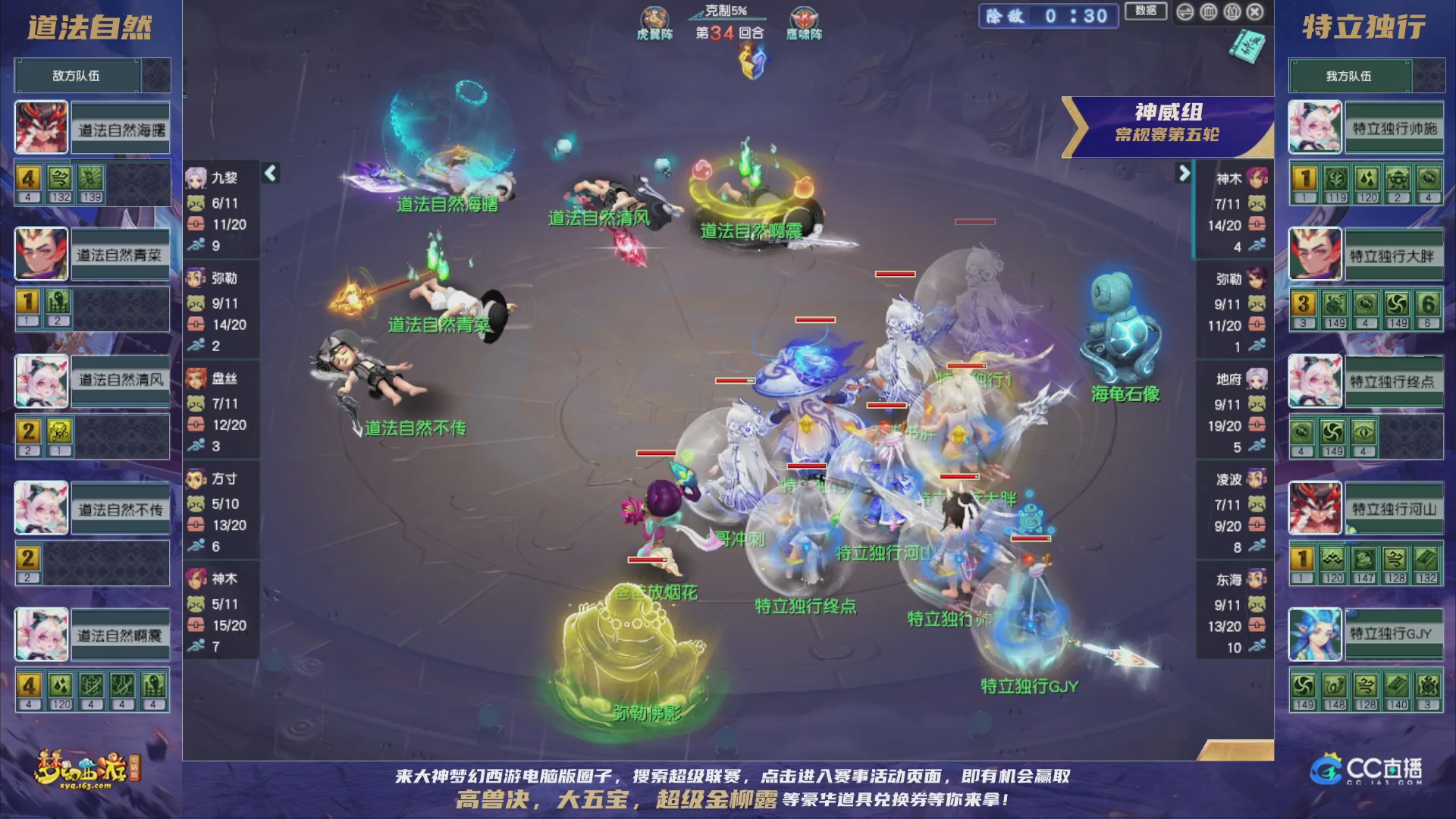Open the 数据 statistics button
The height and width of the screenshot is (819, 1456).
(1145, 12)
